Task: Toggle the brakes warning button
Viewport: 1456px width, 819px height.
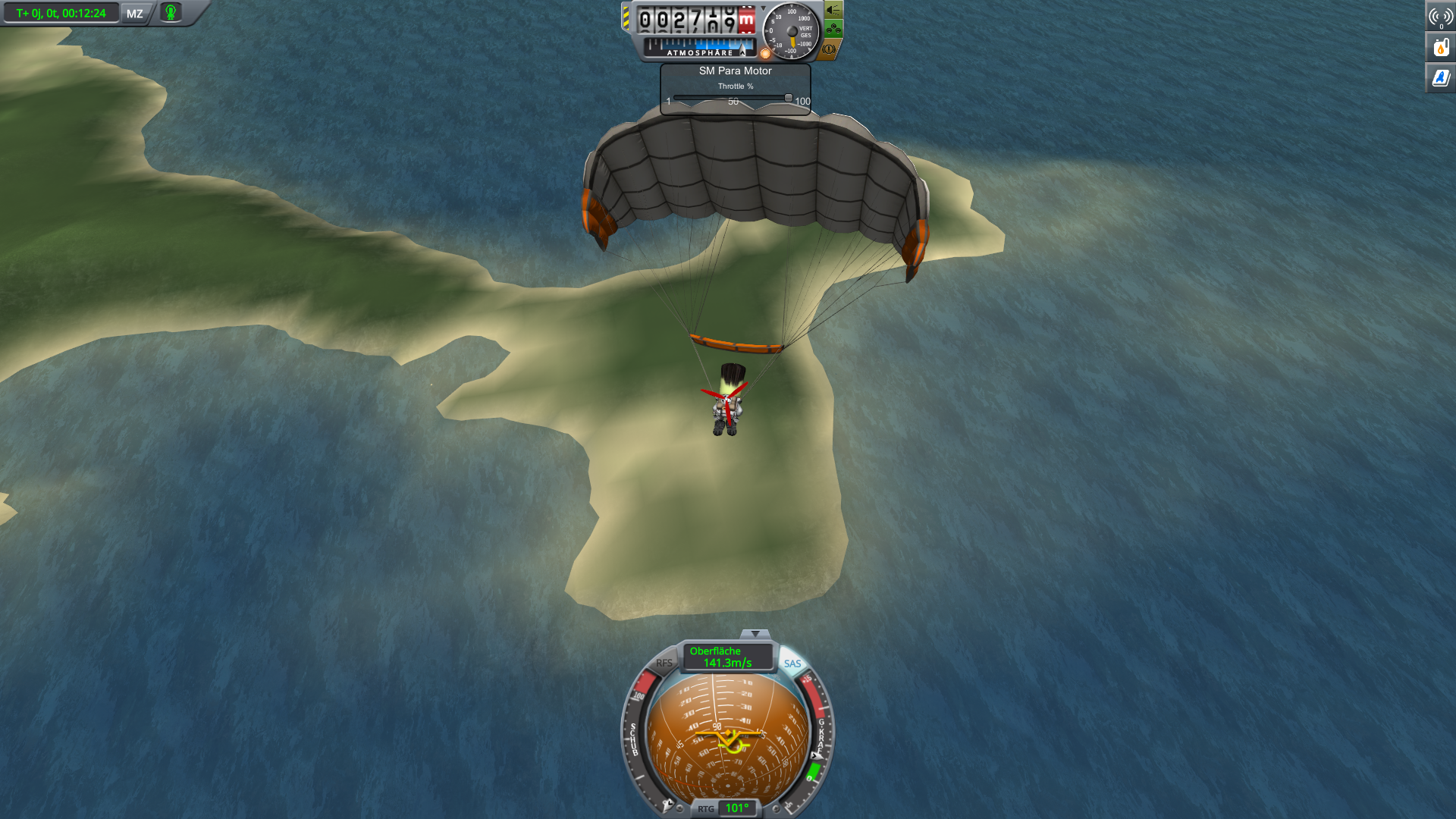Action: (829, 49)
